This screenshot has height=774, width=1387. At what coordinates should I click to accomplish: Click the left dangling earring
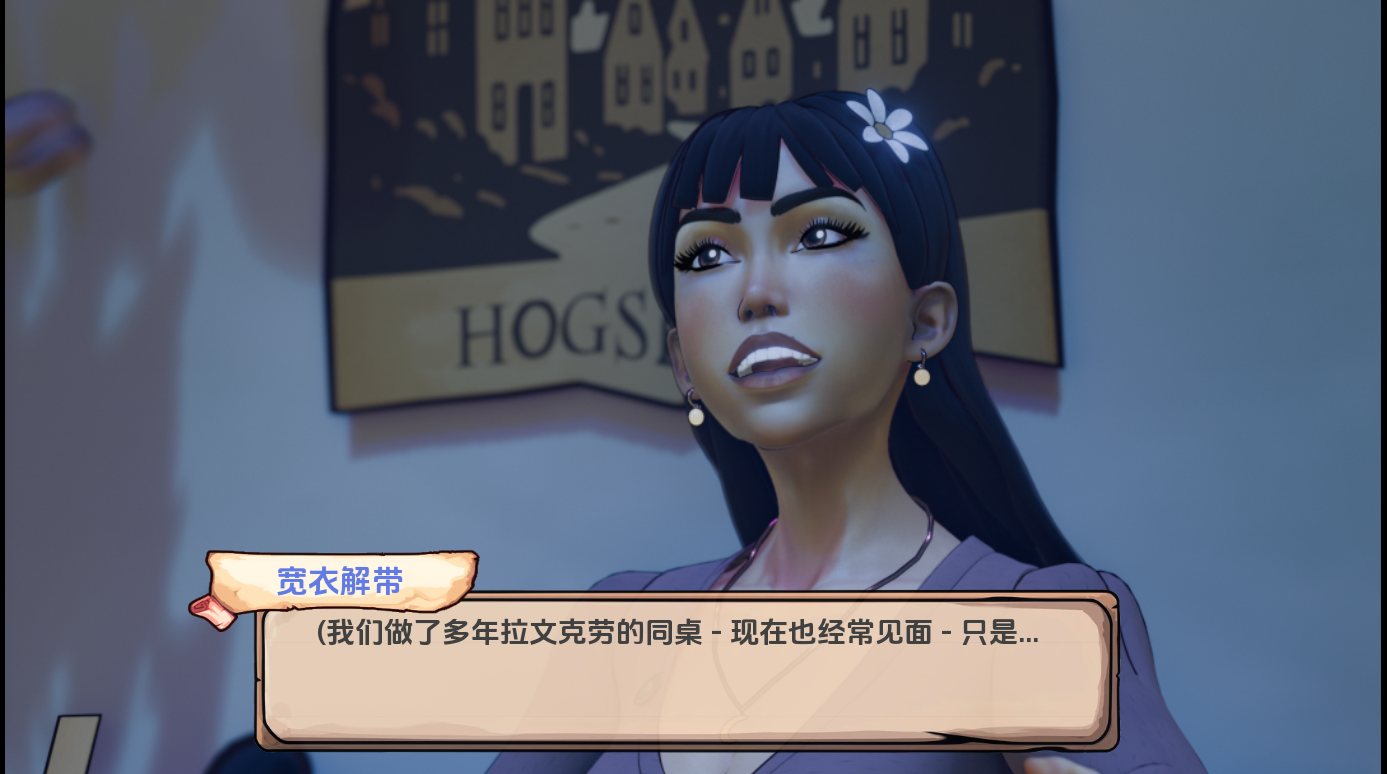point(695,416)
